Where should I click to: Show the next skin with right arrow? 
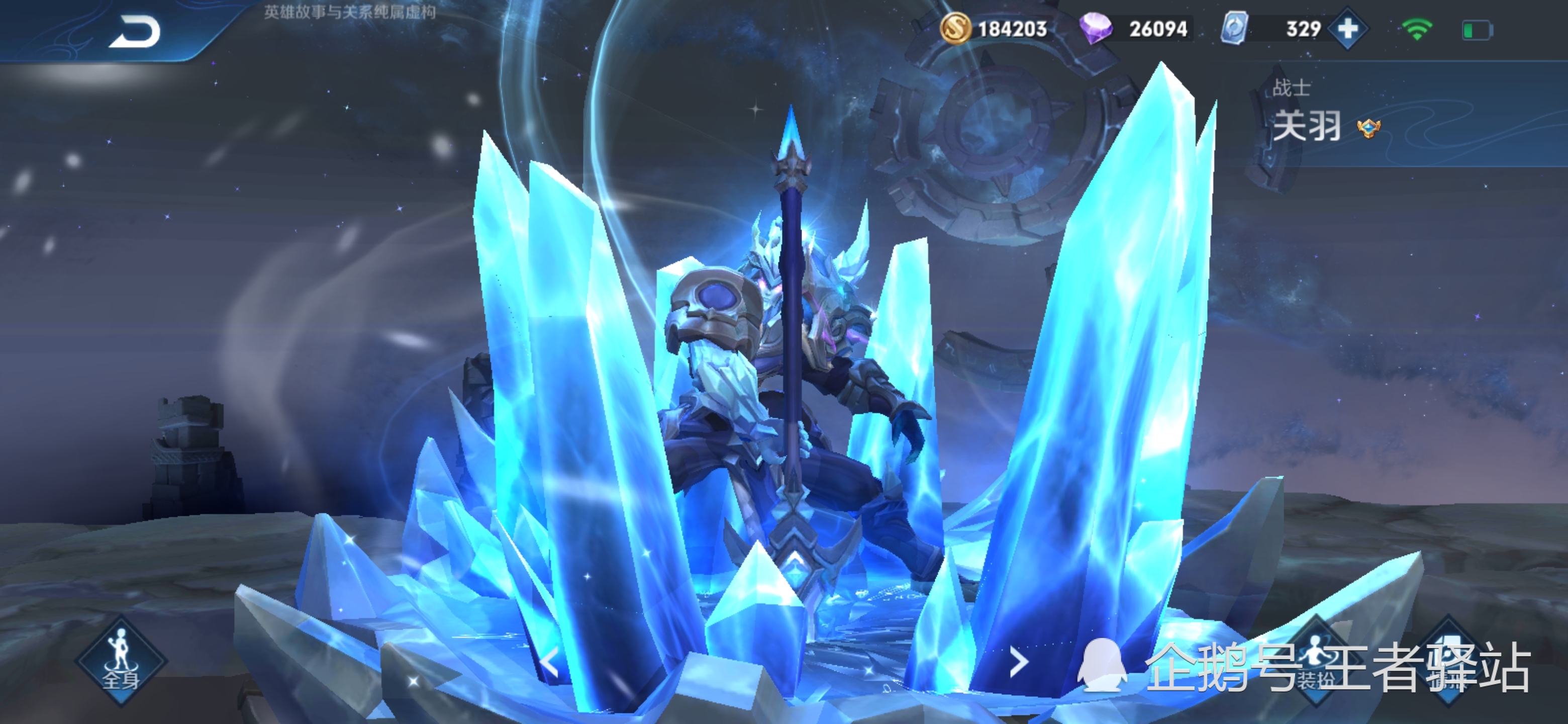[x=1018, y=662]
